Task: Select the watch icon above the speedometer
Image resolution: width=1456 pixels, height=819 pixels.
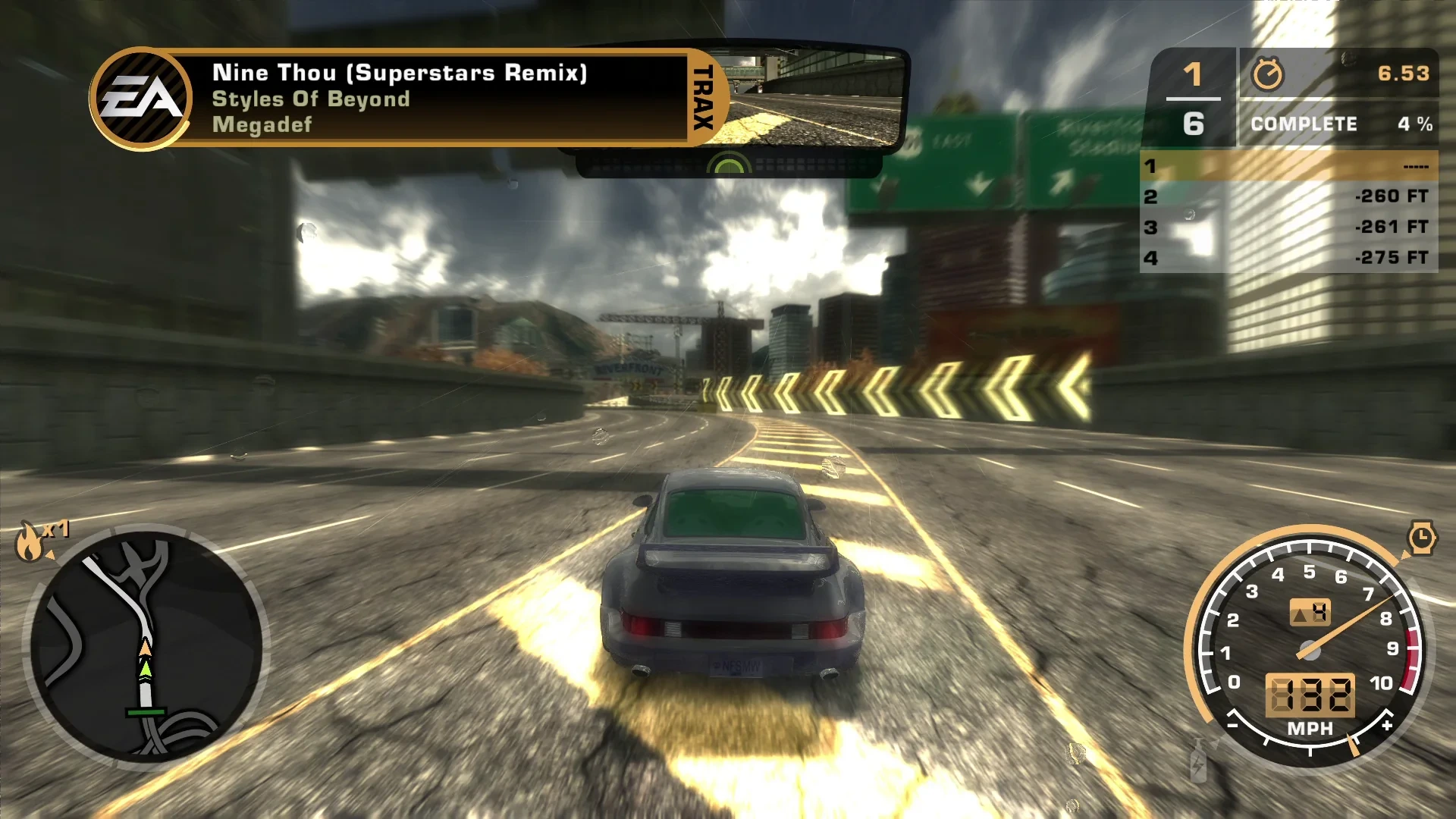Action: pos(1424,538)
